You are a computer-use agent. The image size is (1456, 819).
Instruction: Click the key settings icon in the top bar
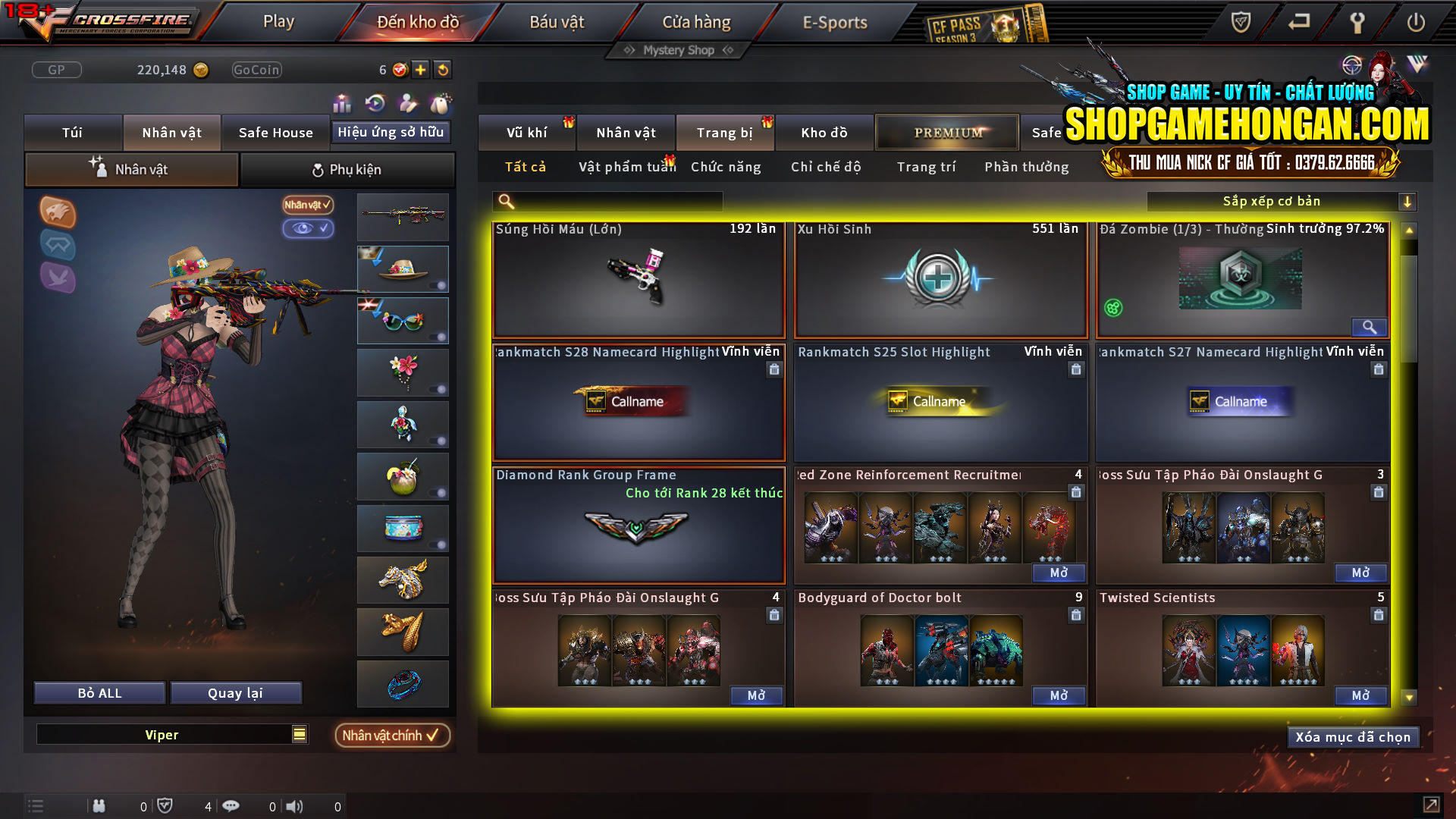click(x=1357, y=23)
